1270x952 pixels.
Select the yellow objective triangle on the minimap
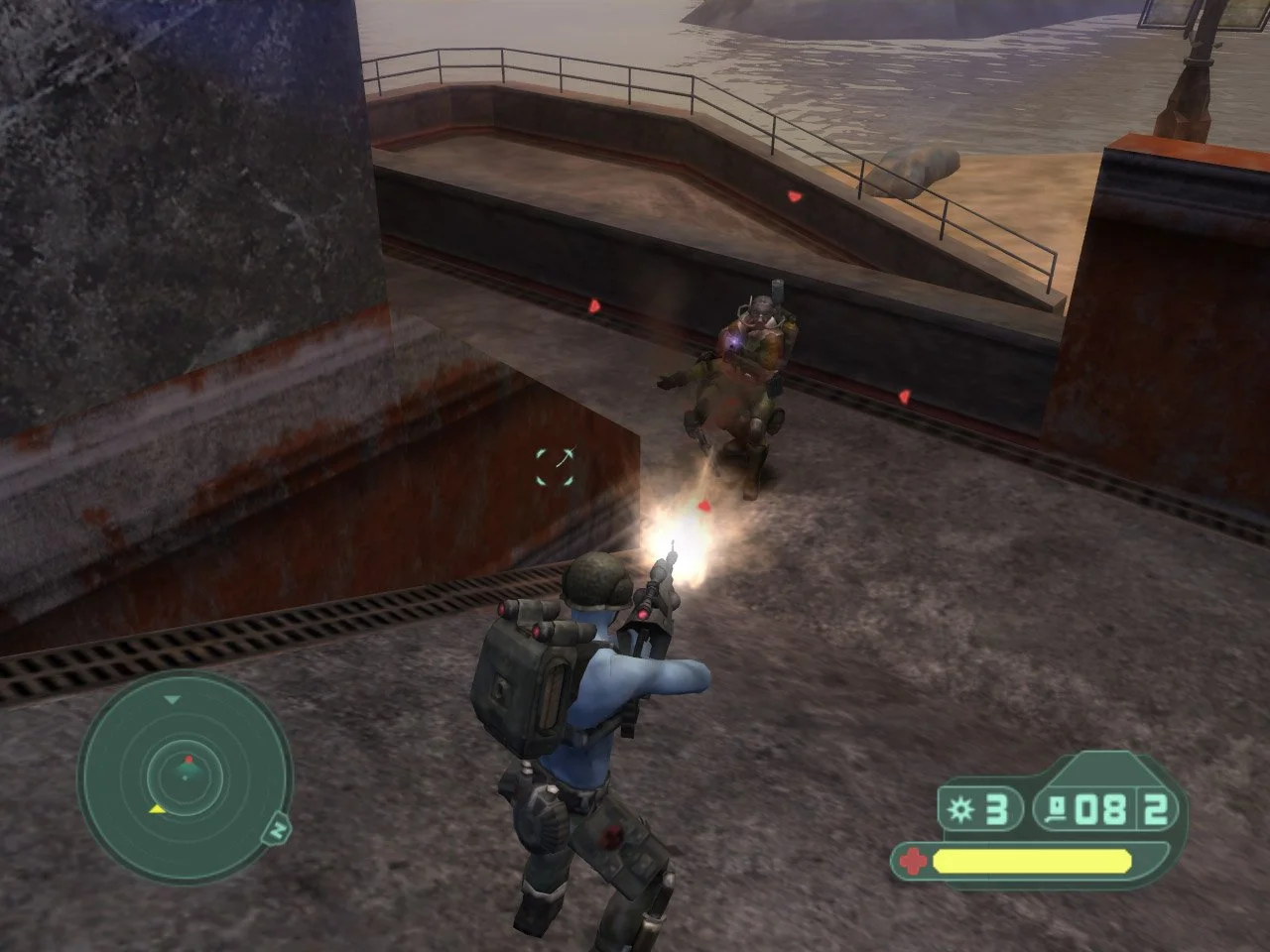(158, 809)
